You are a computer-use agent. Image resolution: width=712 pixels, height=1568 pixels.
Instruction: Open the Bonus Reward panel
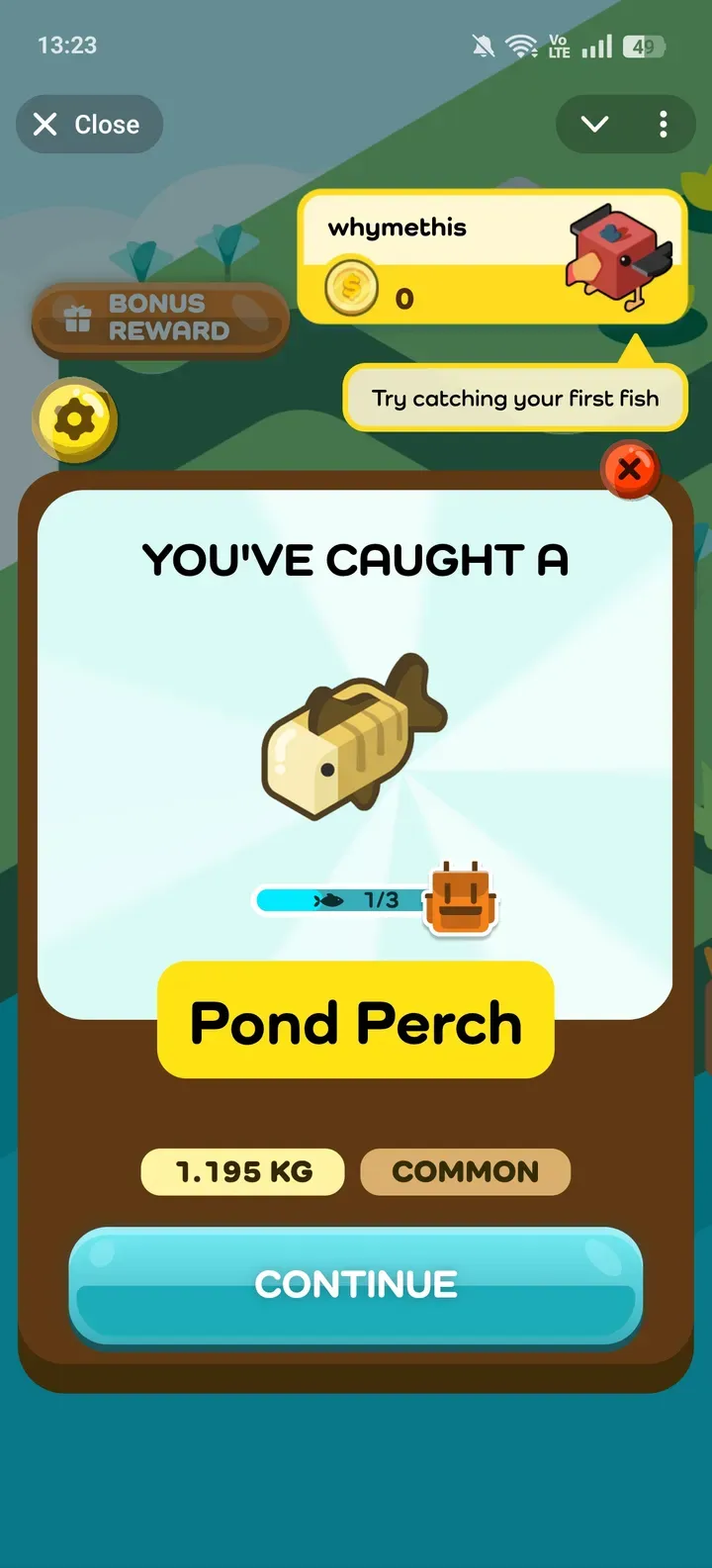[x=160, y=318]
